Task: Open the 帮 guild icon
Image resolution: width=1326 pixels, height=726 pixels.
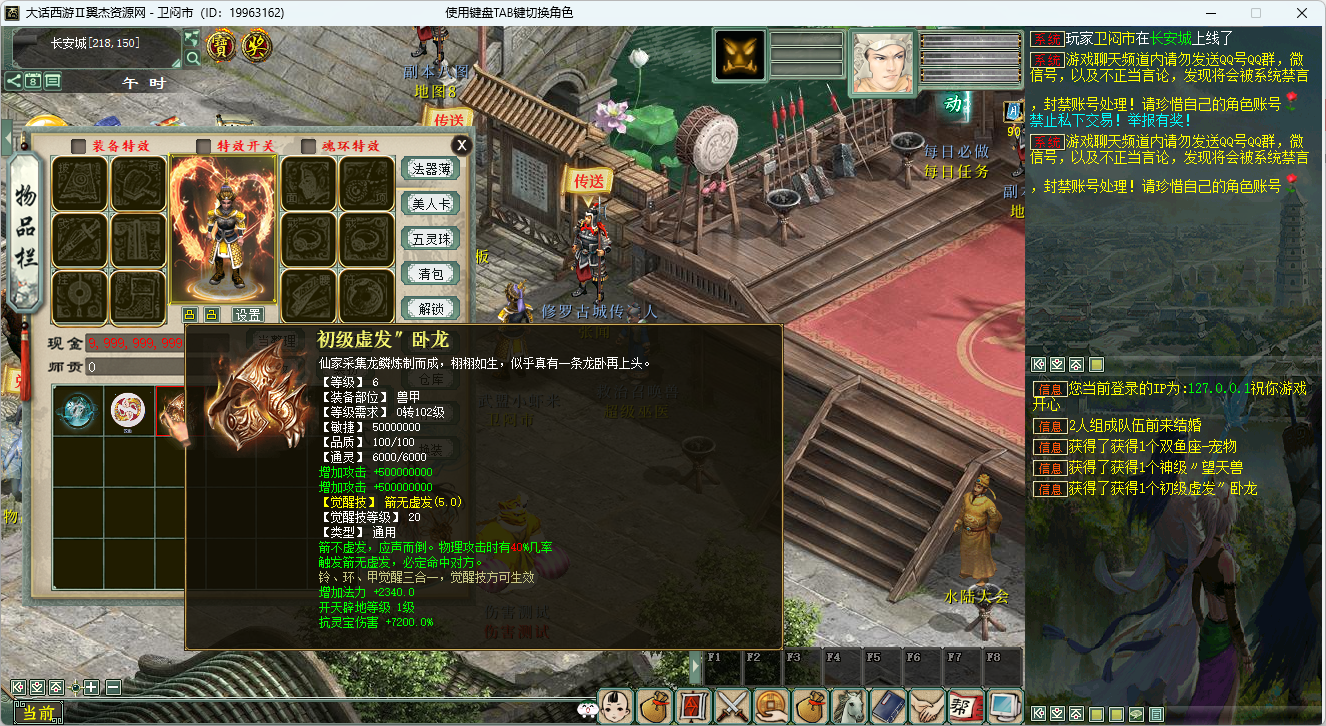Action: pyautogui.click(x=964, y=706)
